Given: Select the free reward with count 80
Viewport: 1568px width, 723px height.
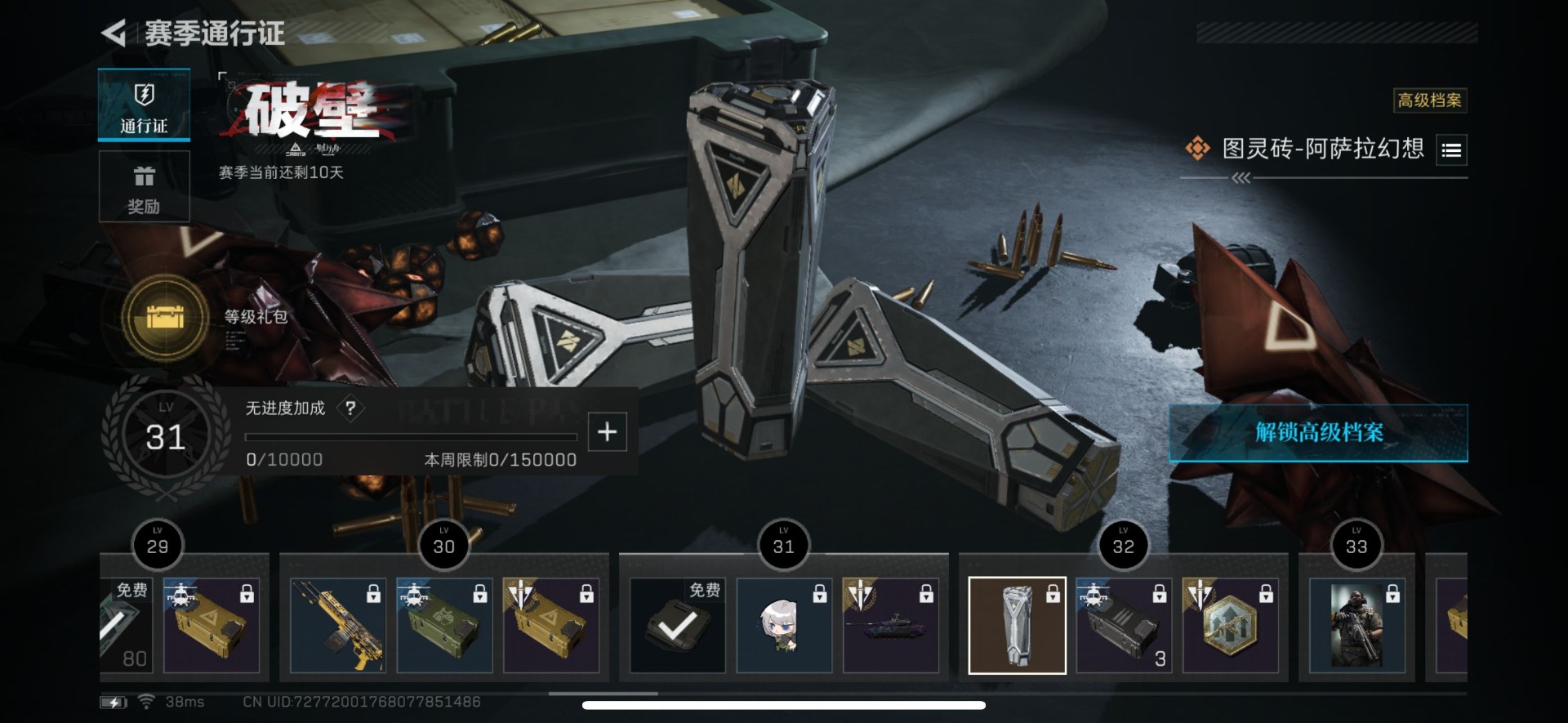Looking at the screenshot, I should (x=126, y=625).
